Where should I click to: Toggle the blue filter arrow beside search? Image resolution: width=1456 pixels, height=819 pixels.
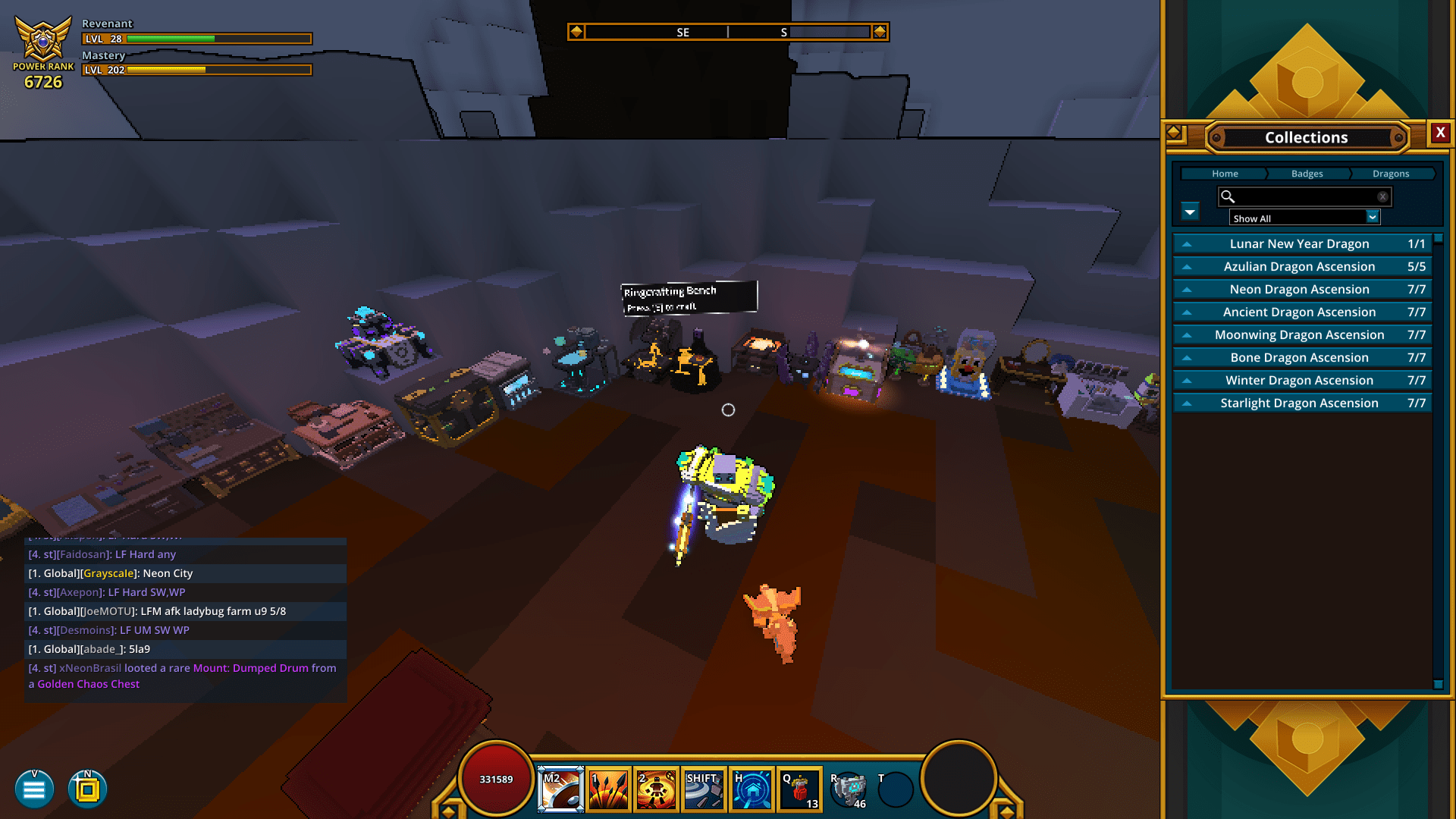pyautogui.click(x=1189, y=212)
